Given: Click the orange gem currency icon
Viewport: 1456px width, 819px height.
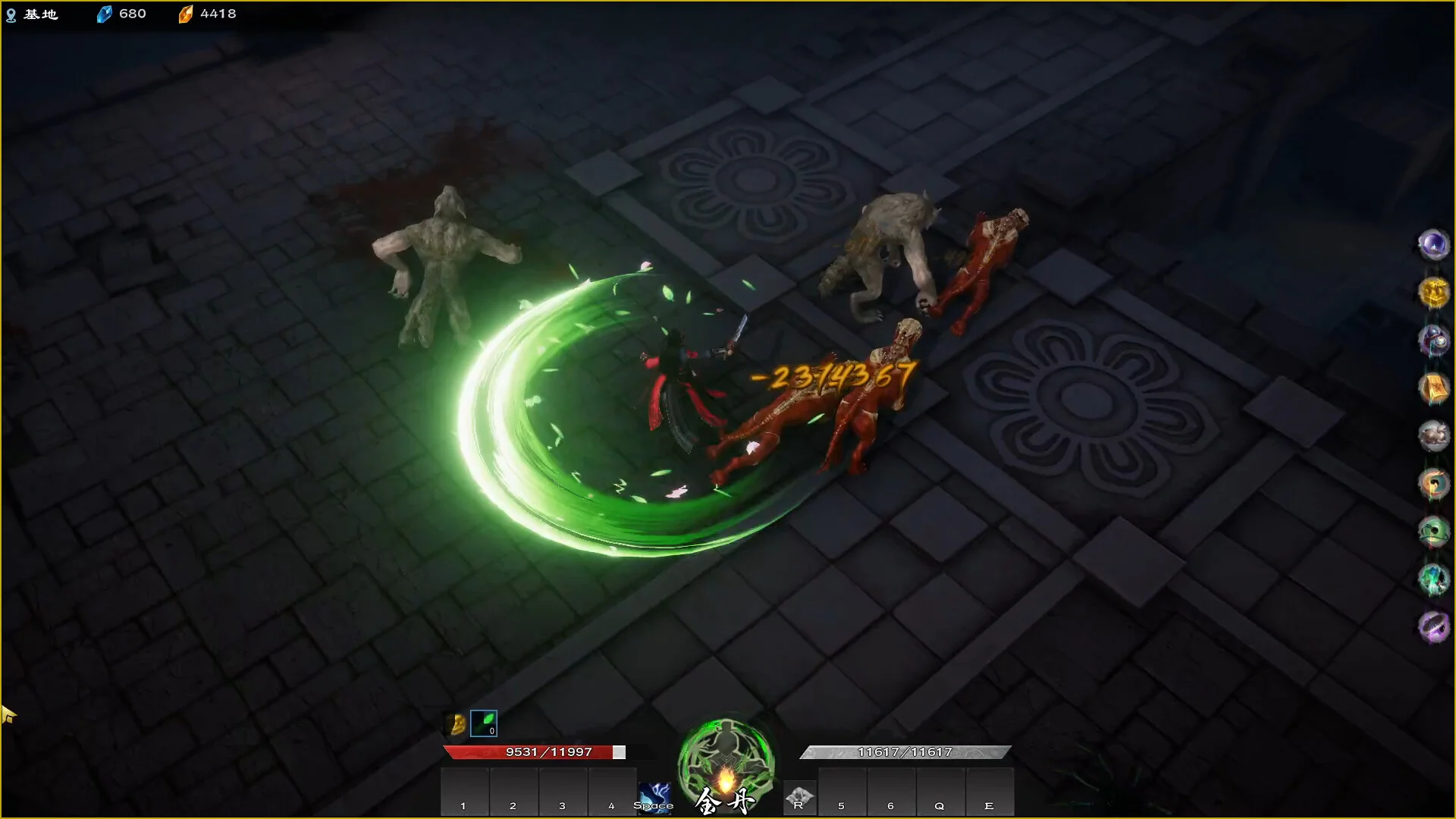Looking at the screenshot, I should pos(185,14).
